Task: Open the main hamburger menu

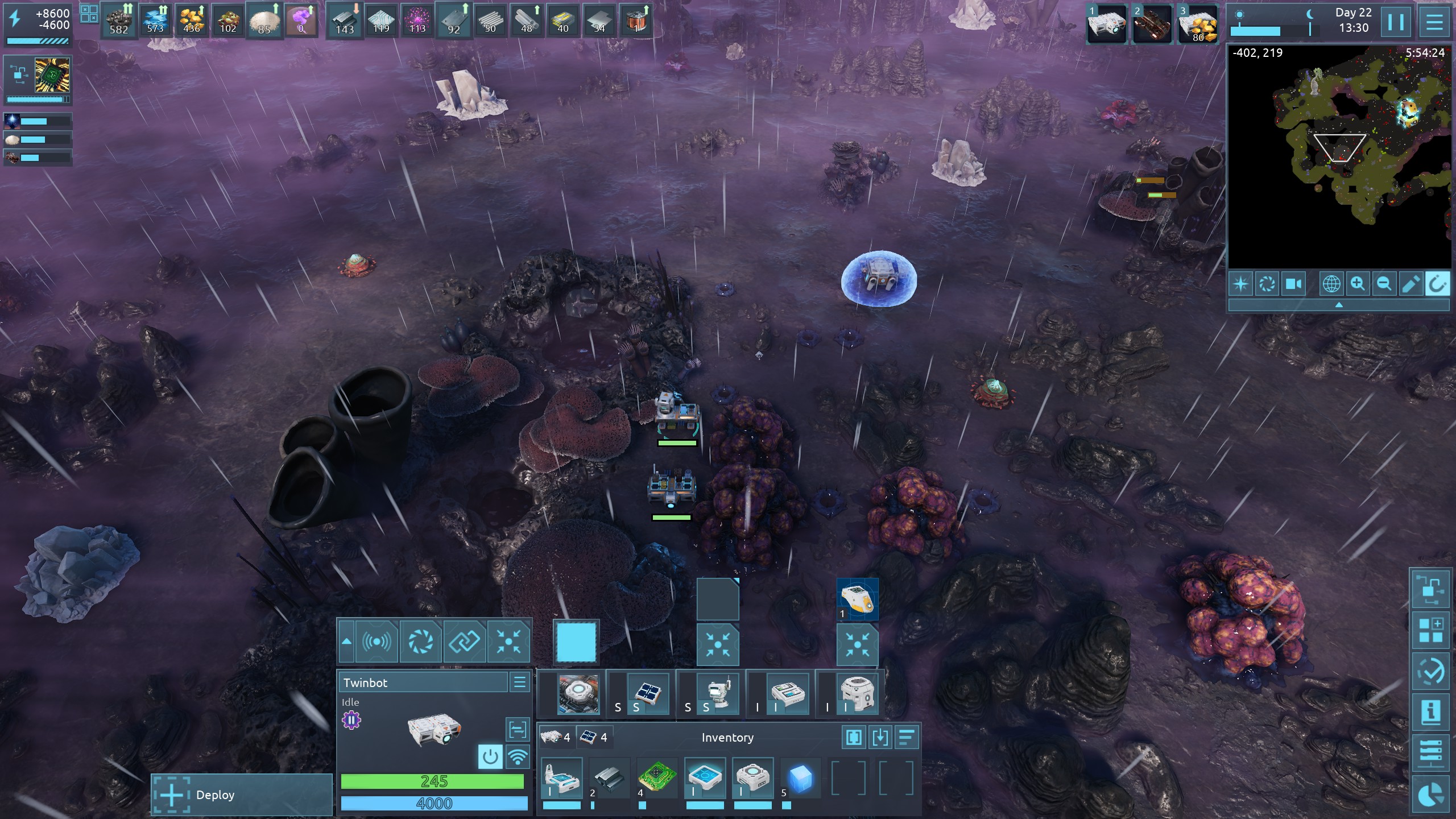Action: pyautogui.click(x=1434, y=23)
